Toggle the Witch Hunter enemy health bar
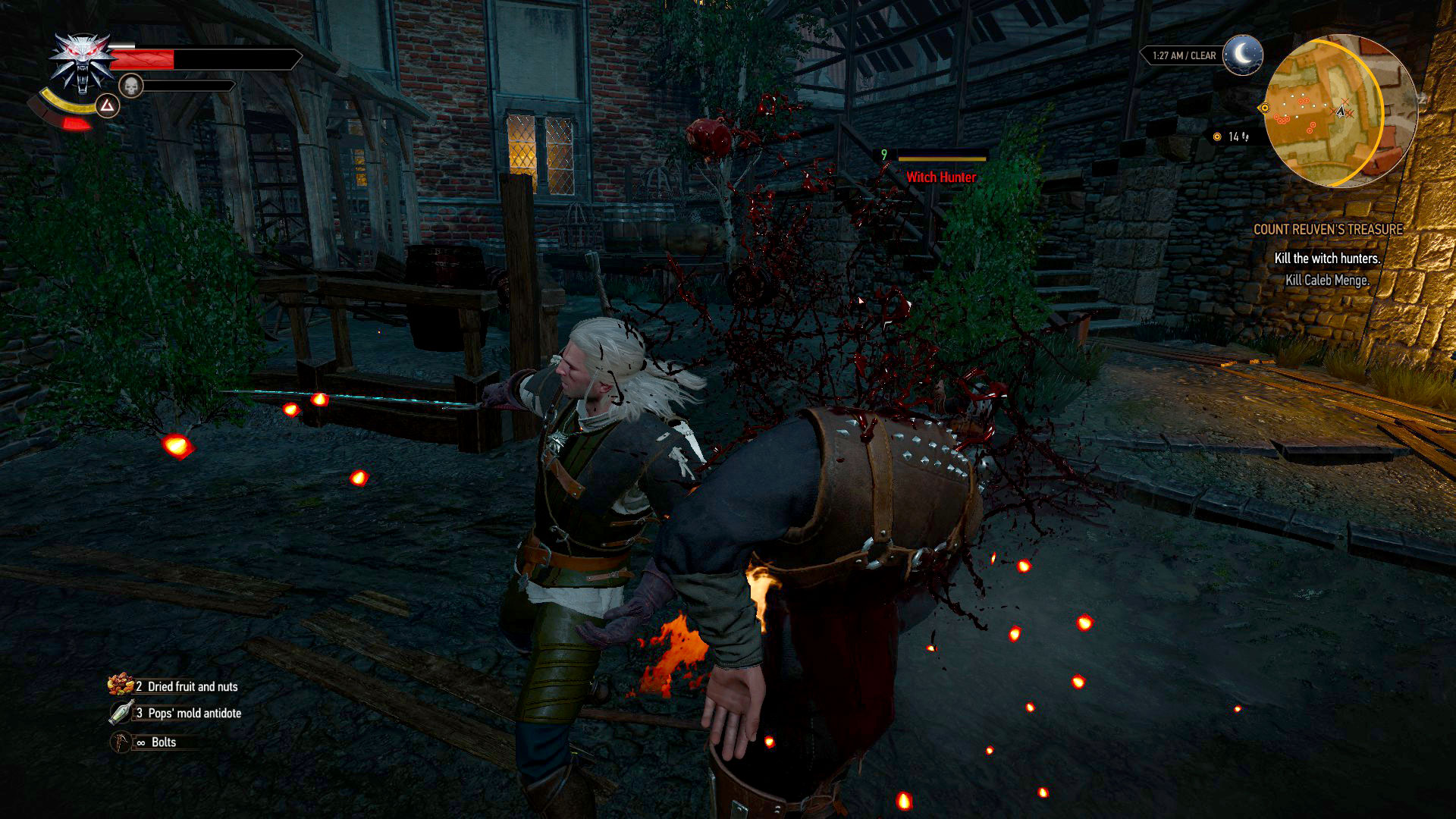 941,160
